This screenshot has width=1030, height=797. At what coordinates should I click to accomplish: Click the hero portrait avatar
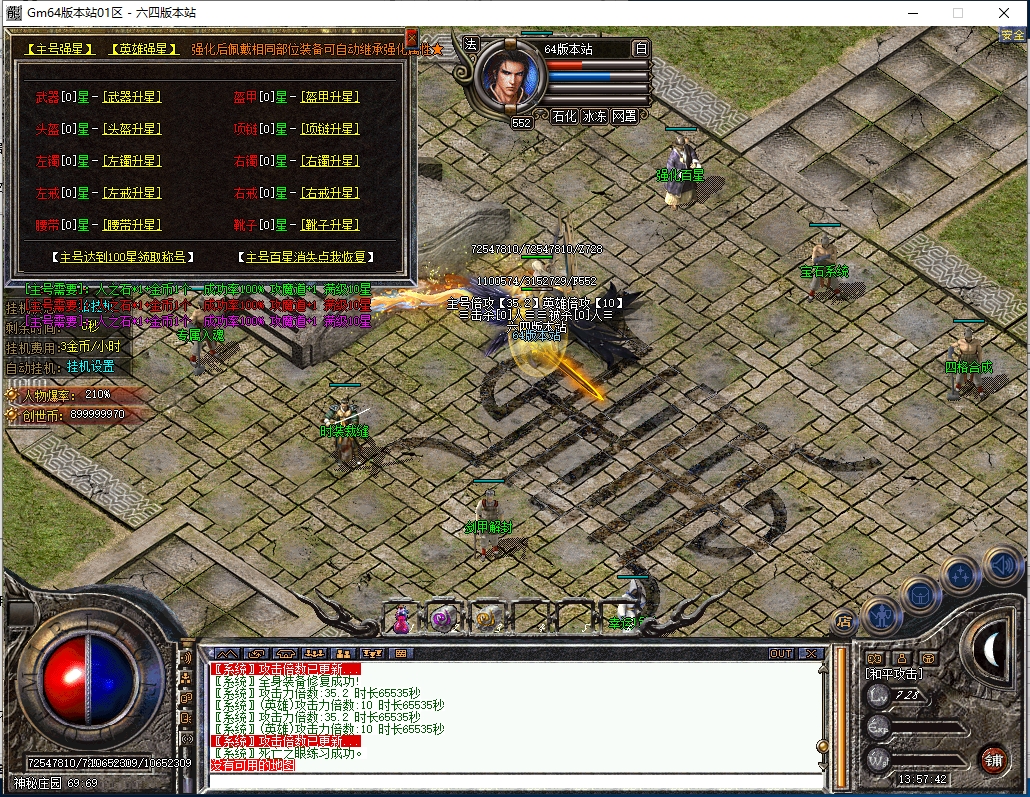coord(512,78)
